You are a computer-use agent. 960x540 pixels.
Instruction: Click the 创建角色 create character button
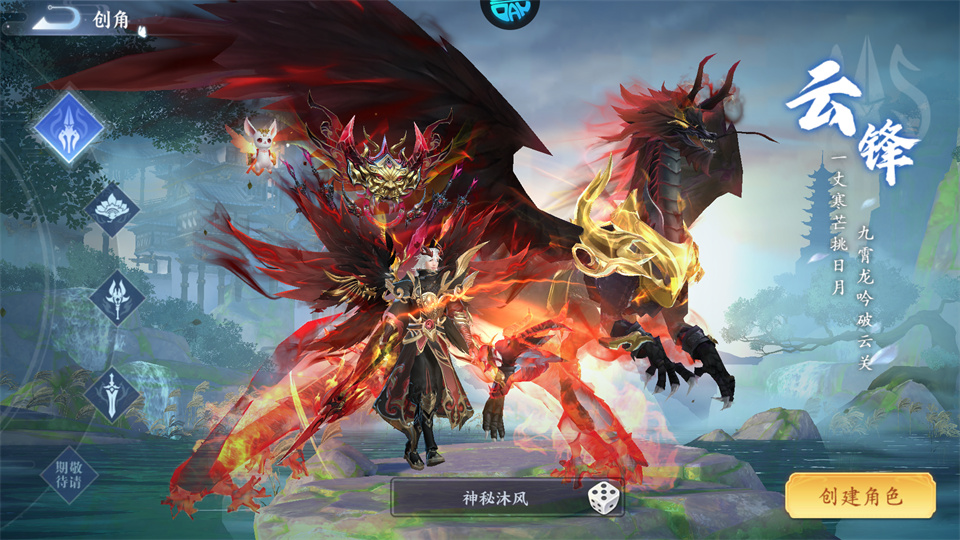pyautogui.click(x=860, y=496)
